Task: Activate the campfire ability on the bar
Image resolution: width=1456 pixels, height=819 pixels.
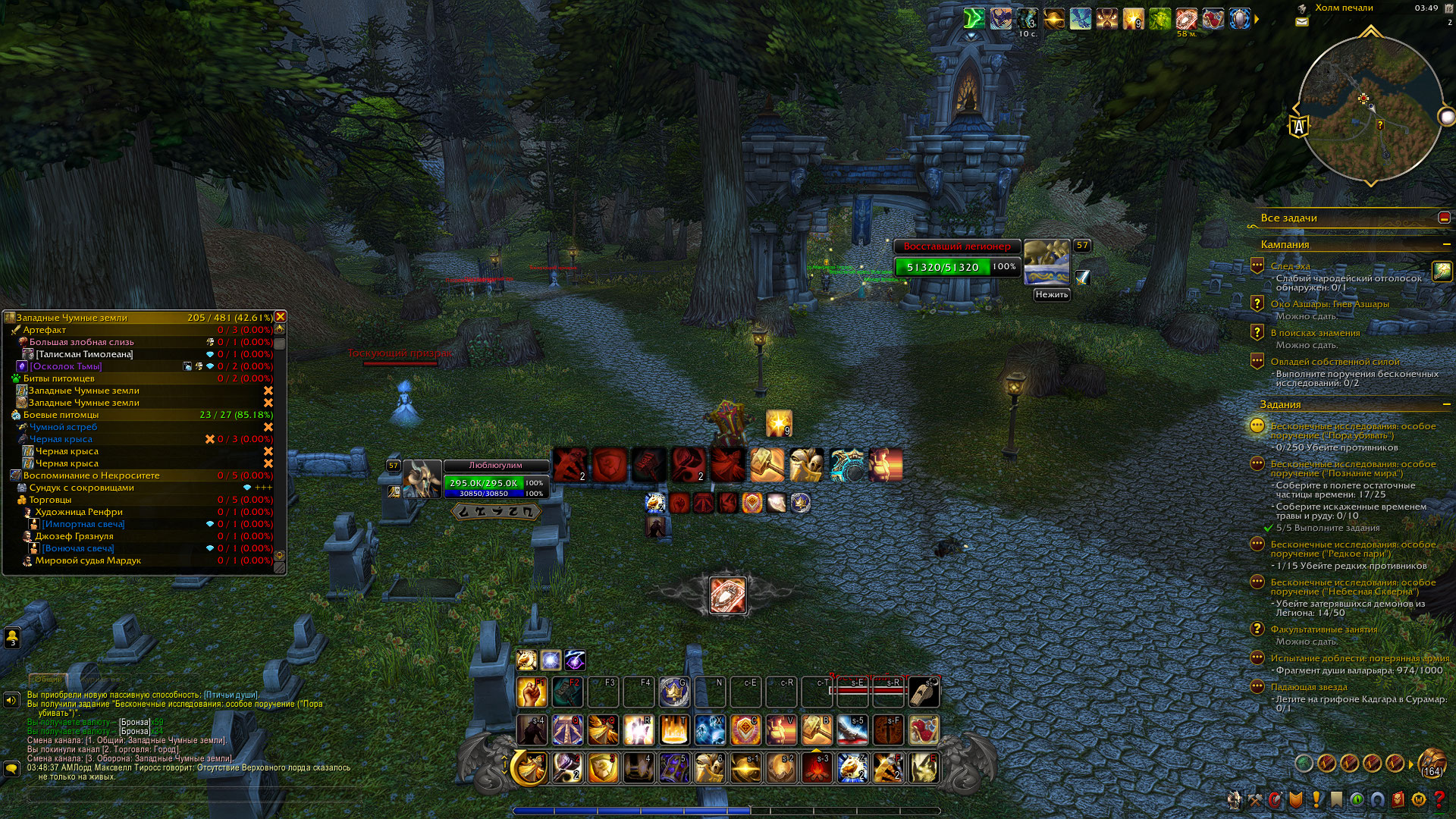Action: click(817, 768)
